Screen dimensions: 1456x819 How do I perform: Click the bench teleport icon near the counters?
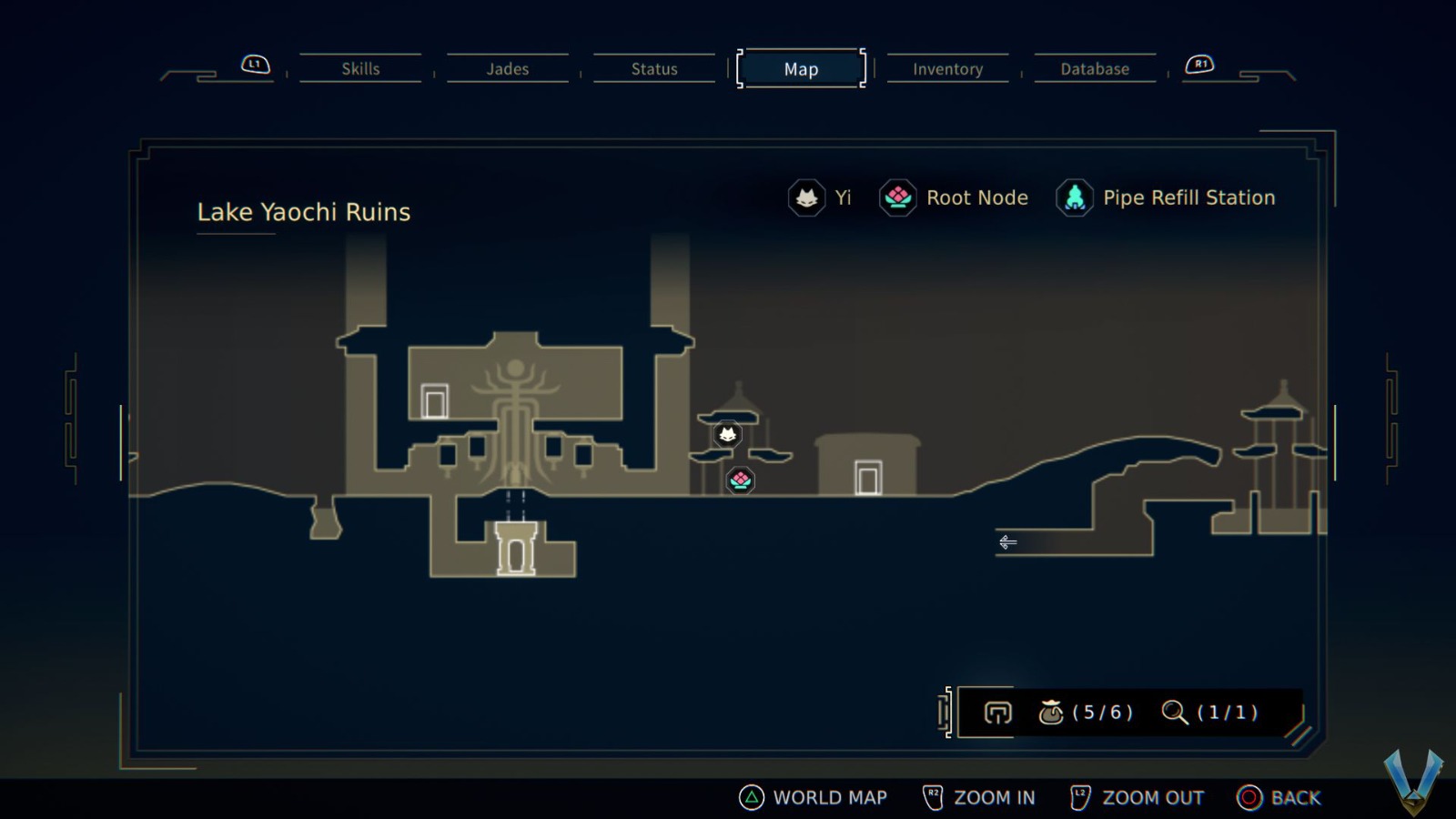coord(996,713)
